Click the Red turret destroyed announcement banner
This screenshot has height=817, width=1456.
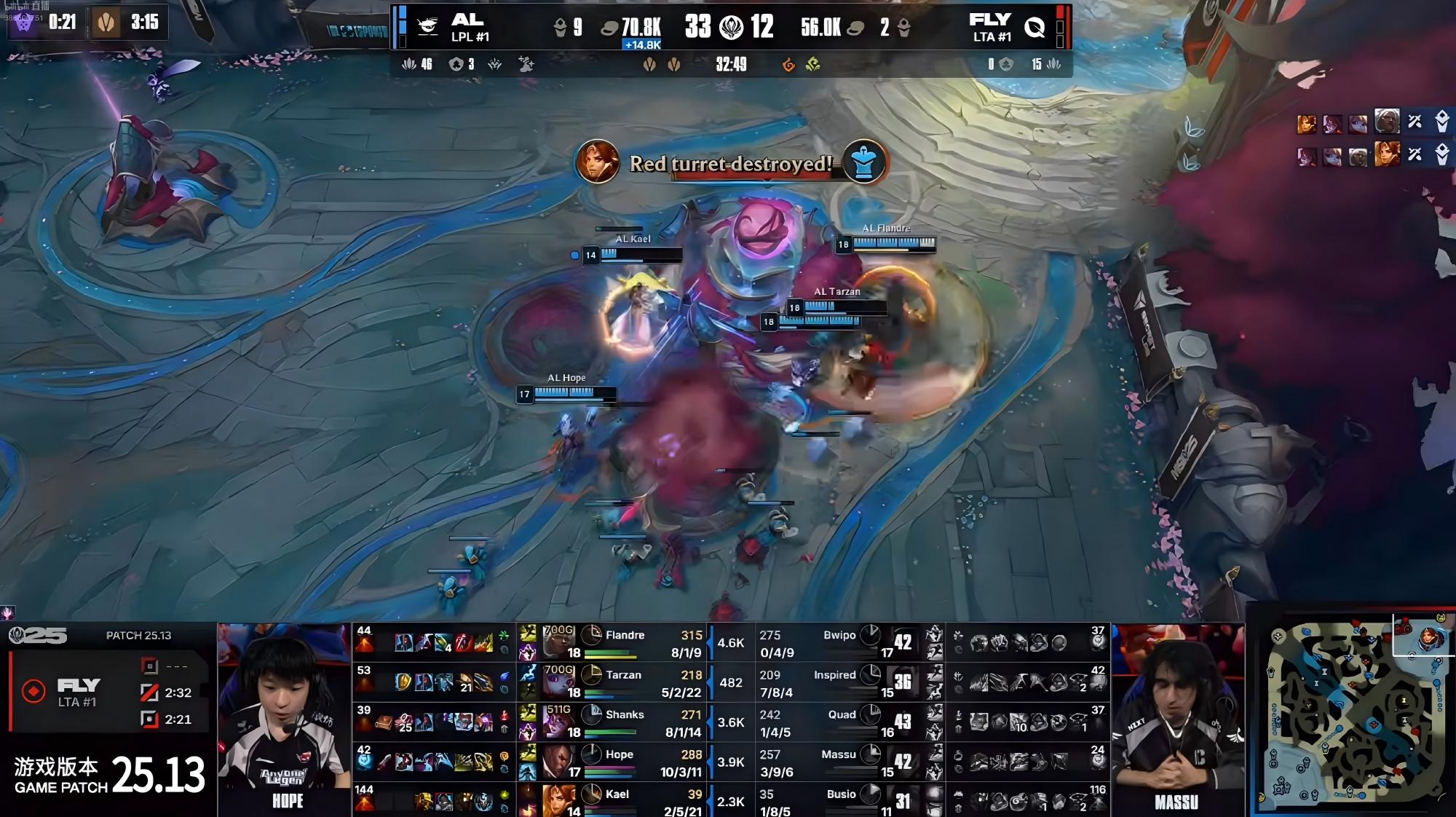pos(730,163)
